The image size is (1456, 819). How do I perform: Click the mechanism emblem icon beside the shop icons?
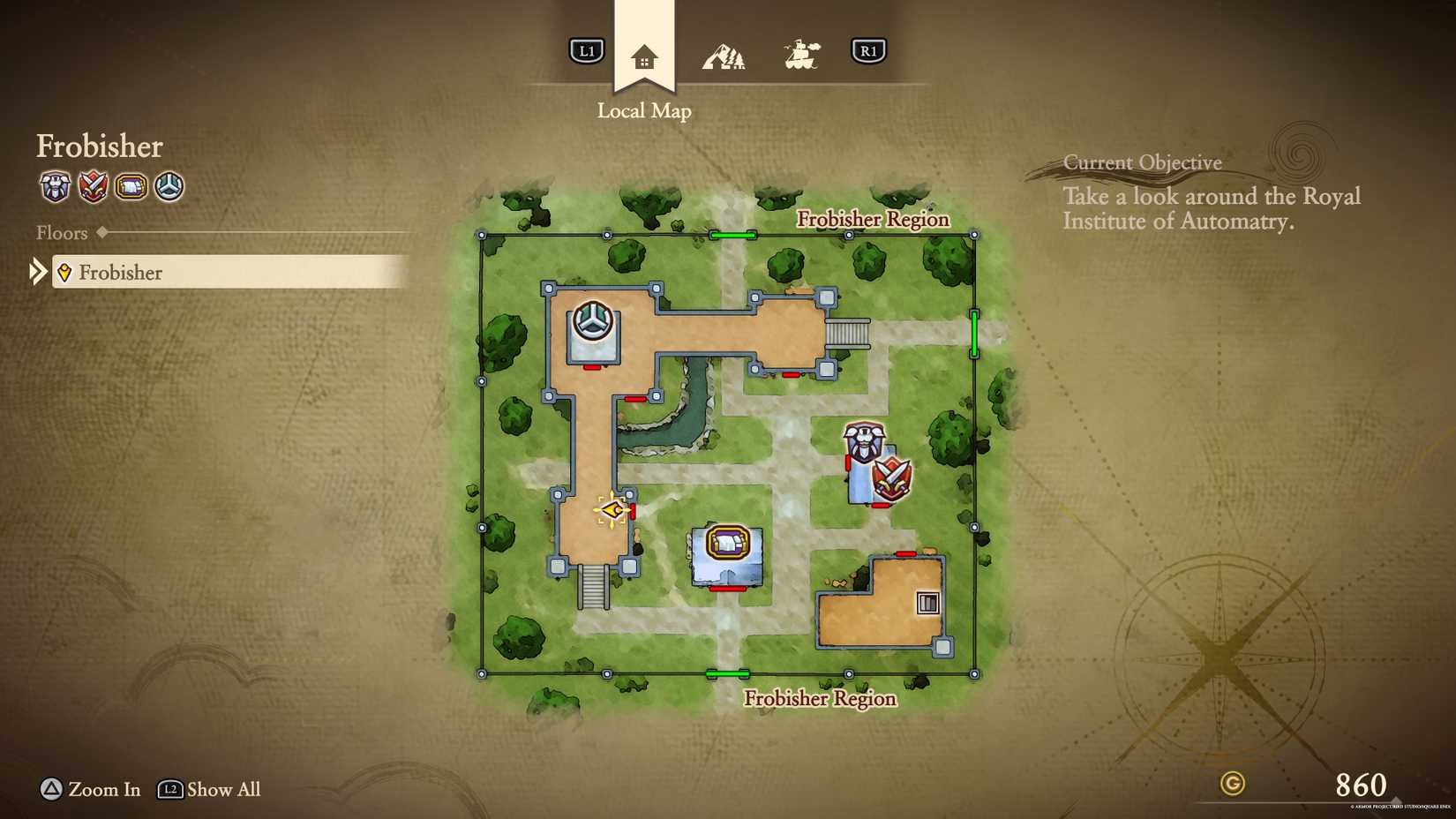(x=168, y=188)
